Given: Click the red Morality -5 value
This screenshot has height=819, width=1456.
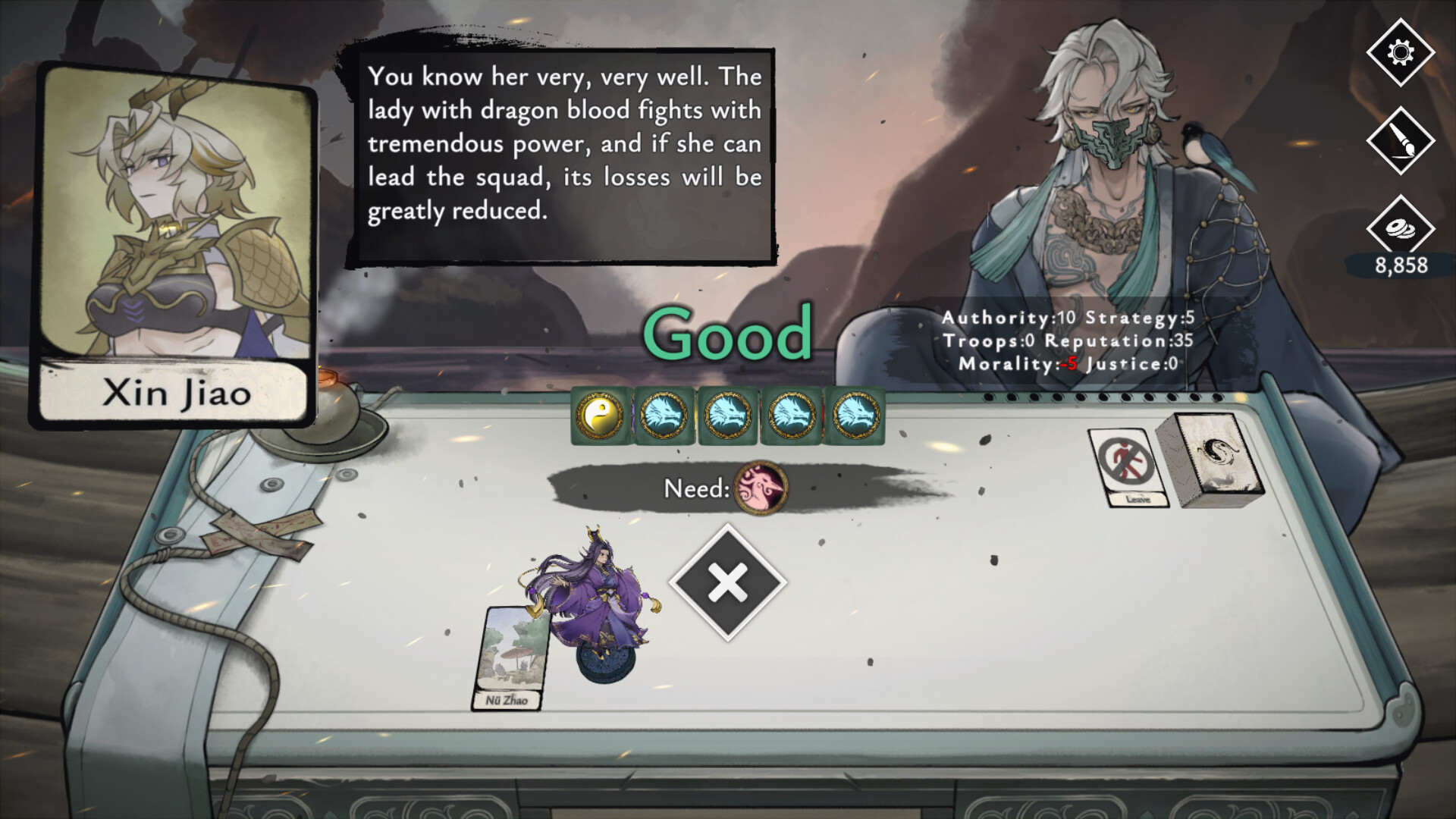Looking at the screenshot, I should pyautogui.click(x=1068, y=364).
